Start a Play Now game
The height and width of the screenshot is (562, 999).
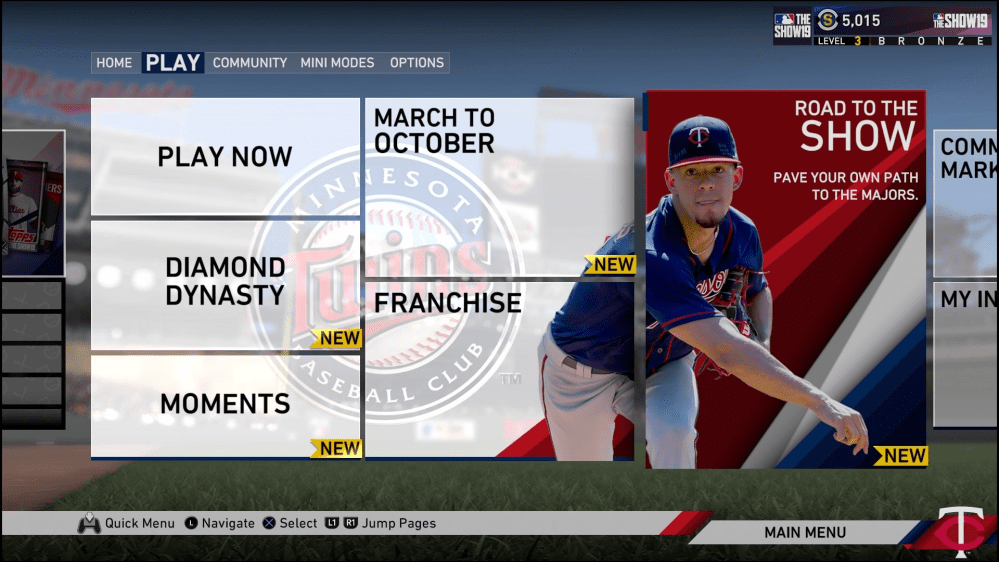coord(225,157)
